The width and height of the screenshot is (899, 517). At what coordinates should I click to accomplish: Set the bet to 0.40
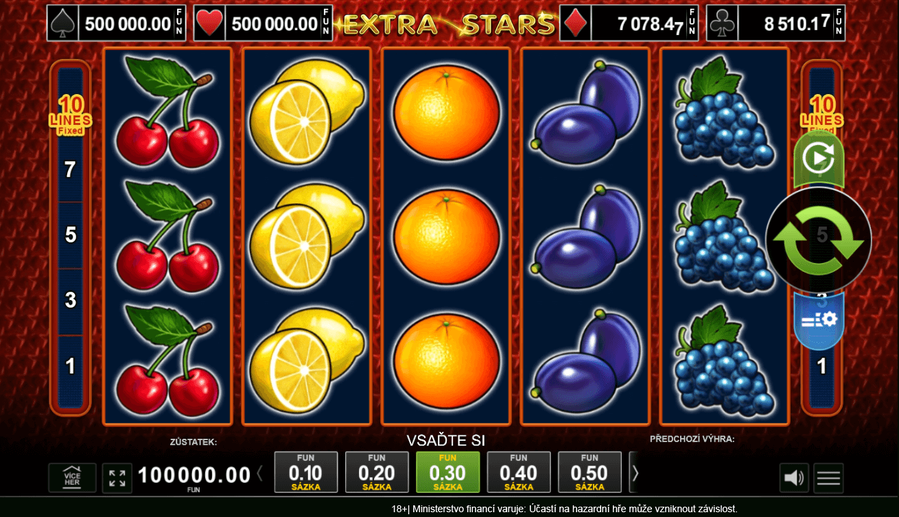518,472
